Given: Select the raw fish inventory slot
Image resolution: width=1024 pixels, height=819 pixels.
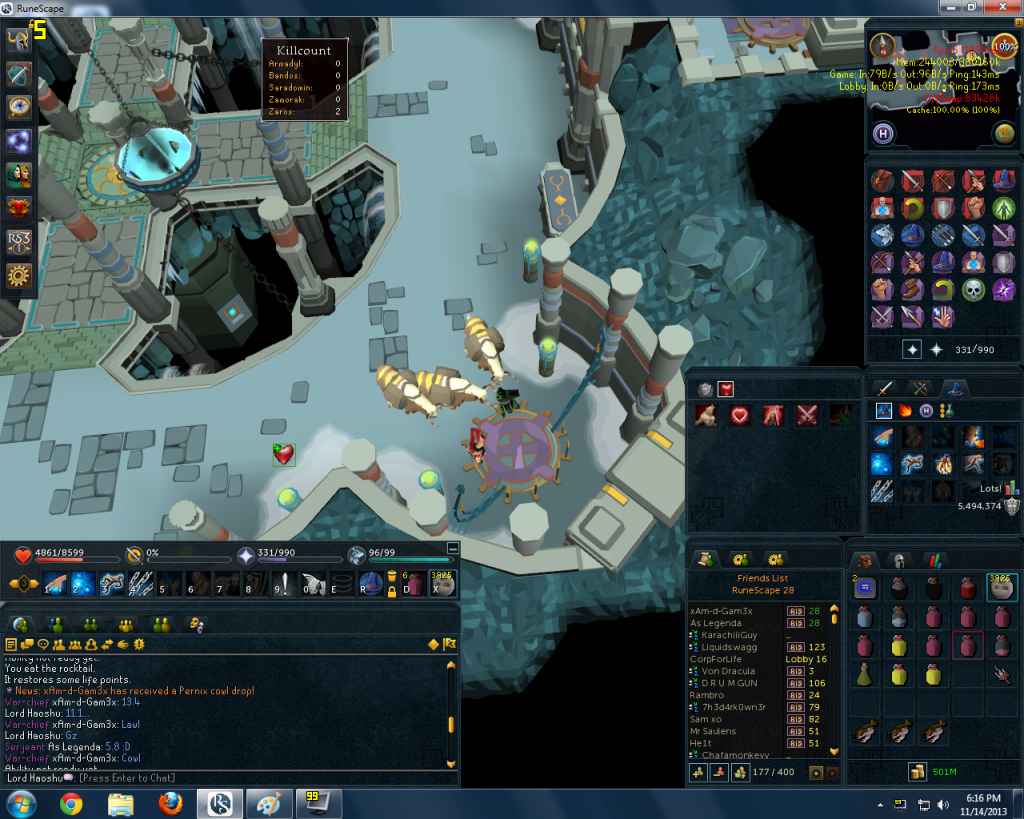Looking at the screenshot, I should [x=866, y=733].
